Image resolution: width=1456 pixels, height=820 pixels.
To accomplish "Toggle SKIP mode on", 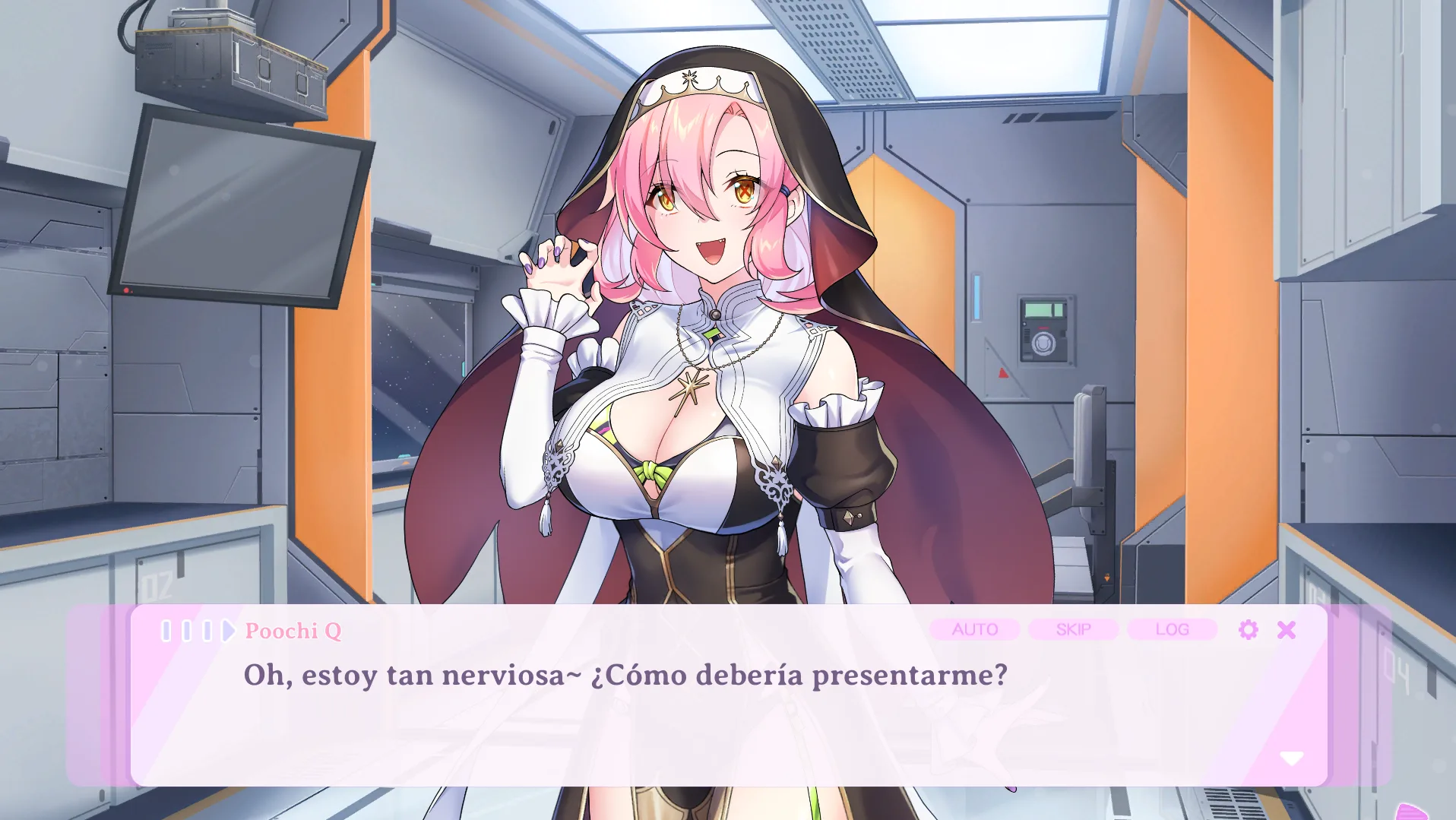I will coord(1073,629).
